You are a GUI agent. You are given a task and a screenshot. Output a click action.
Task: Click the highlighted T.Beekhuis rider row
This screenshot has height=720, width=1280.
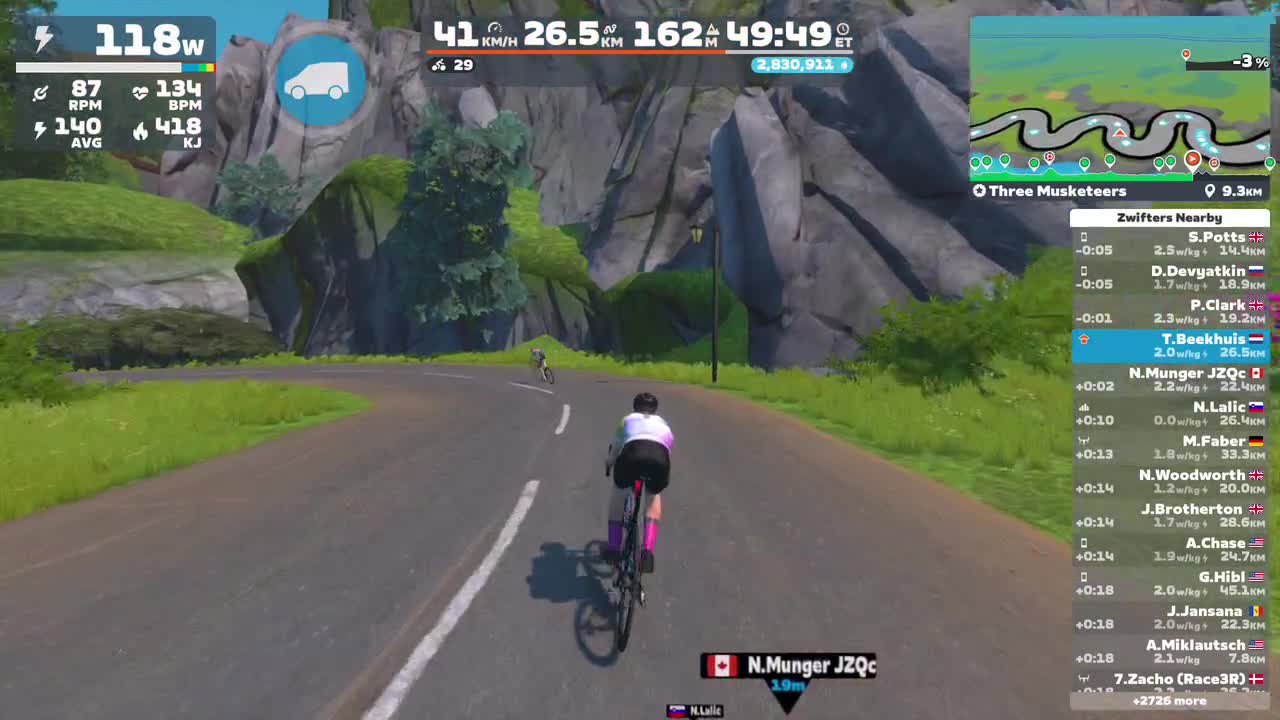[x=1169, y=345]
